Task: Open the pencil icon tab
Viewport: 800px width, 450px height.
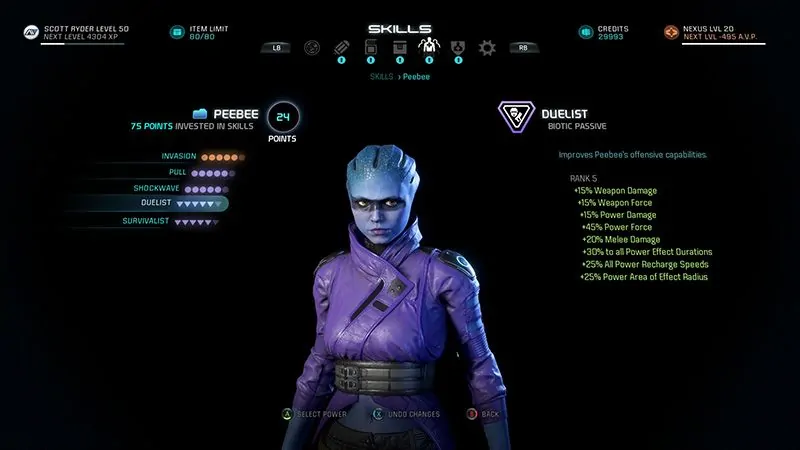Action: coord(341,47)
